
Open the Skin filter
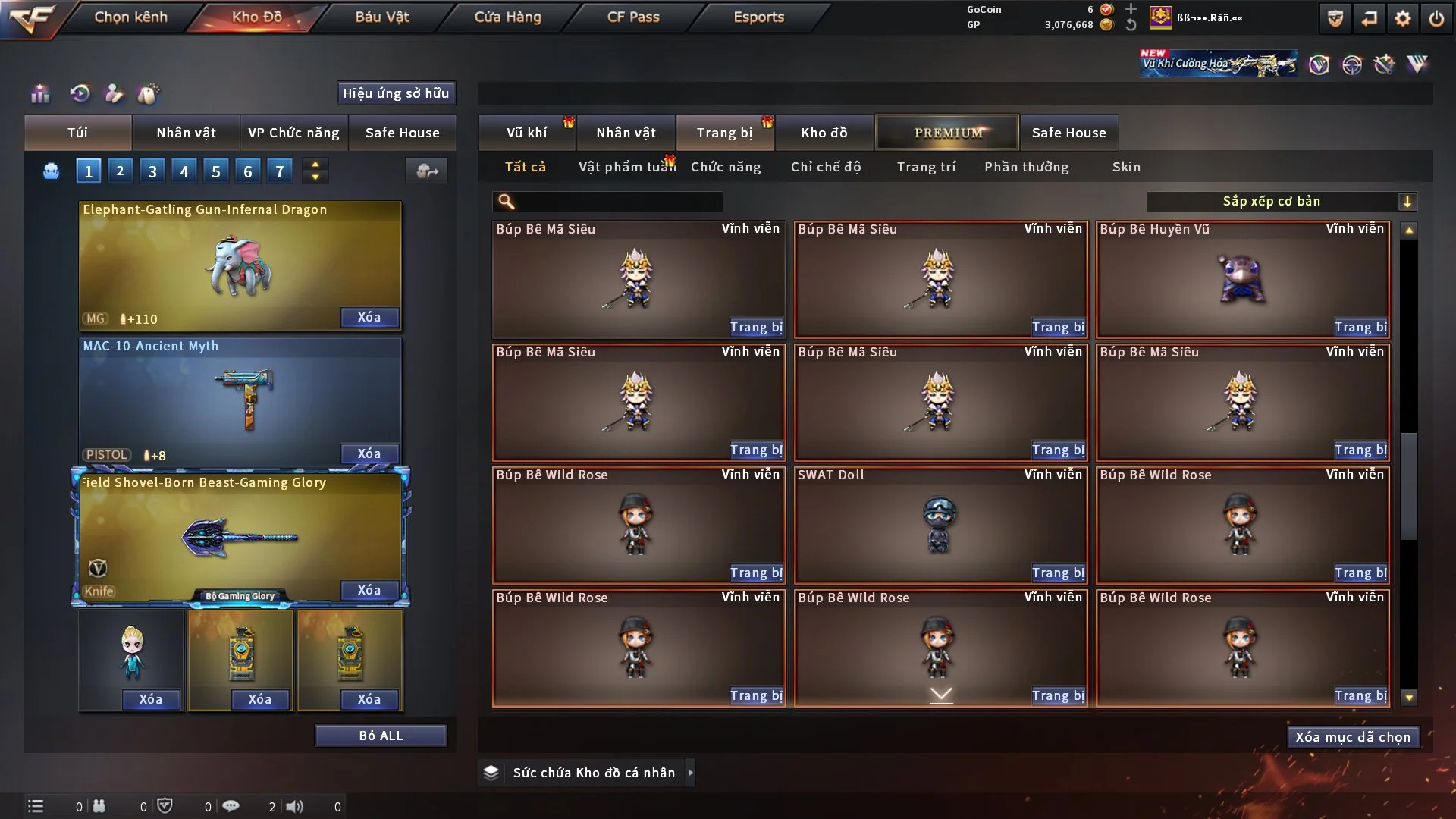click(1126, 167)
